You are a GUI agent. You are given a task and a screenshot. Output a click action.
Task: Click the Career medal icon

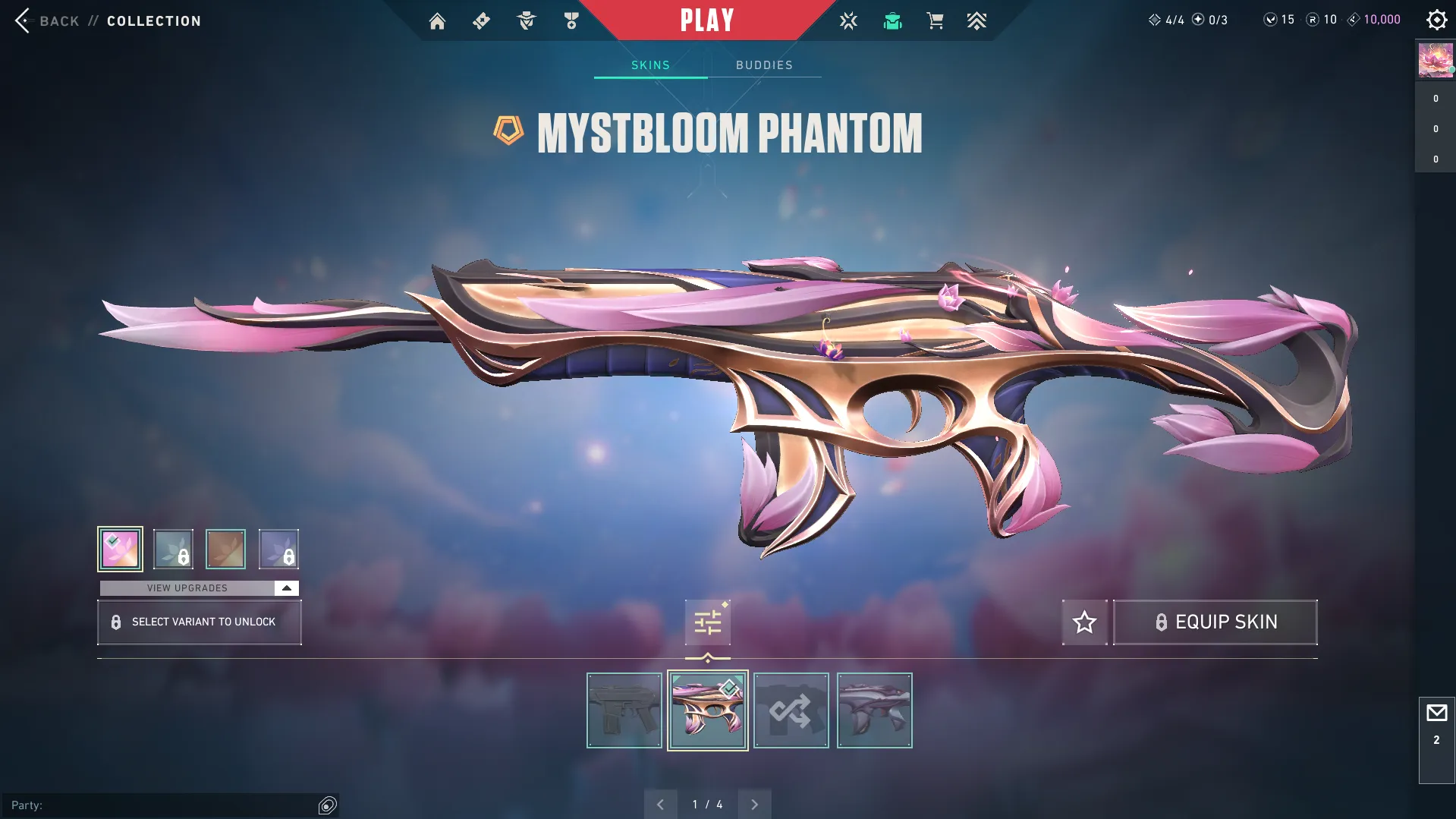571,20
